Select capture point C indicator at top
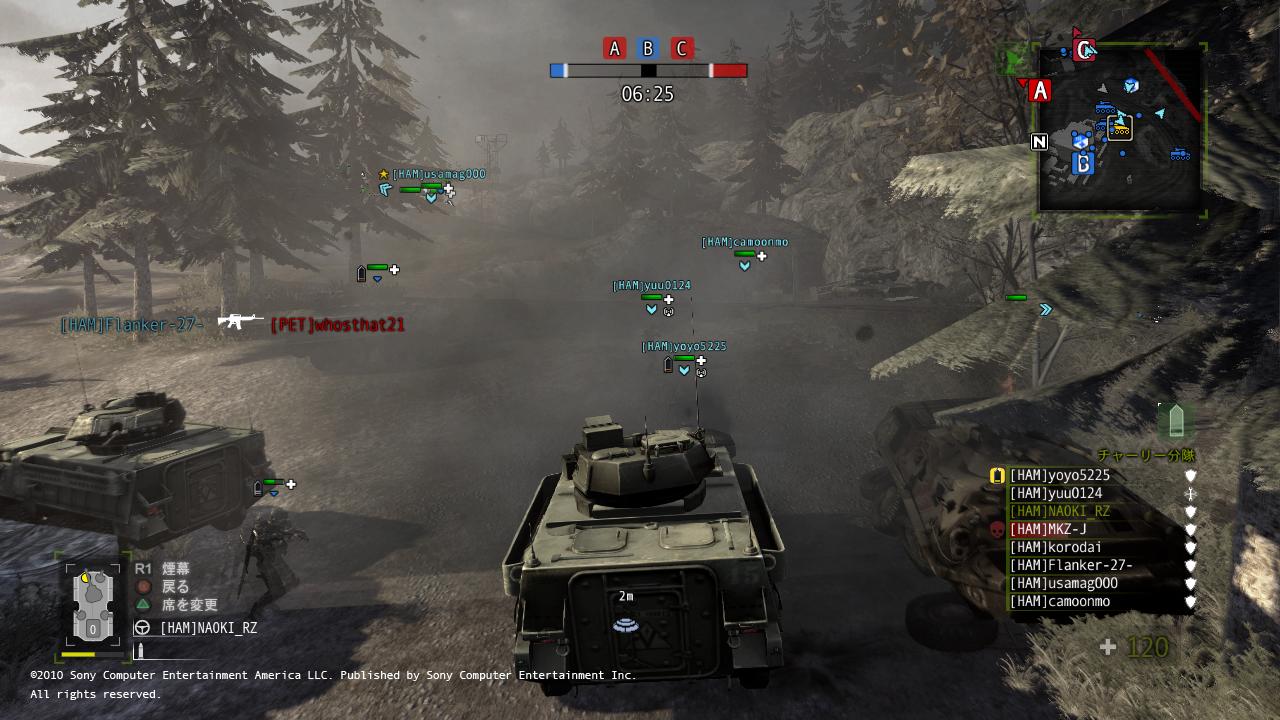This screenshot has height=720, width=1280. [682, 48]
